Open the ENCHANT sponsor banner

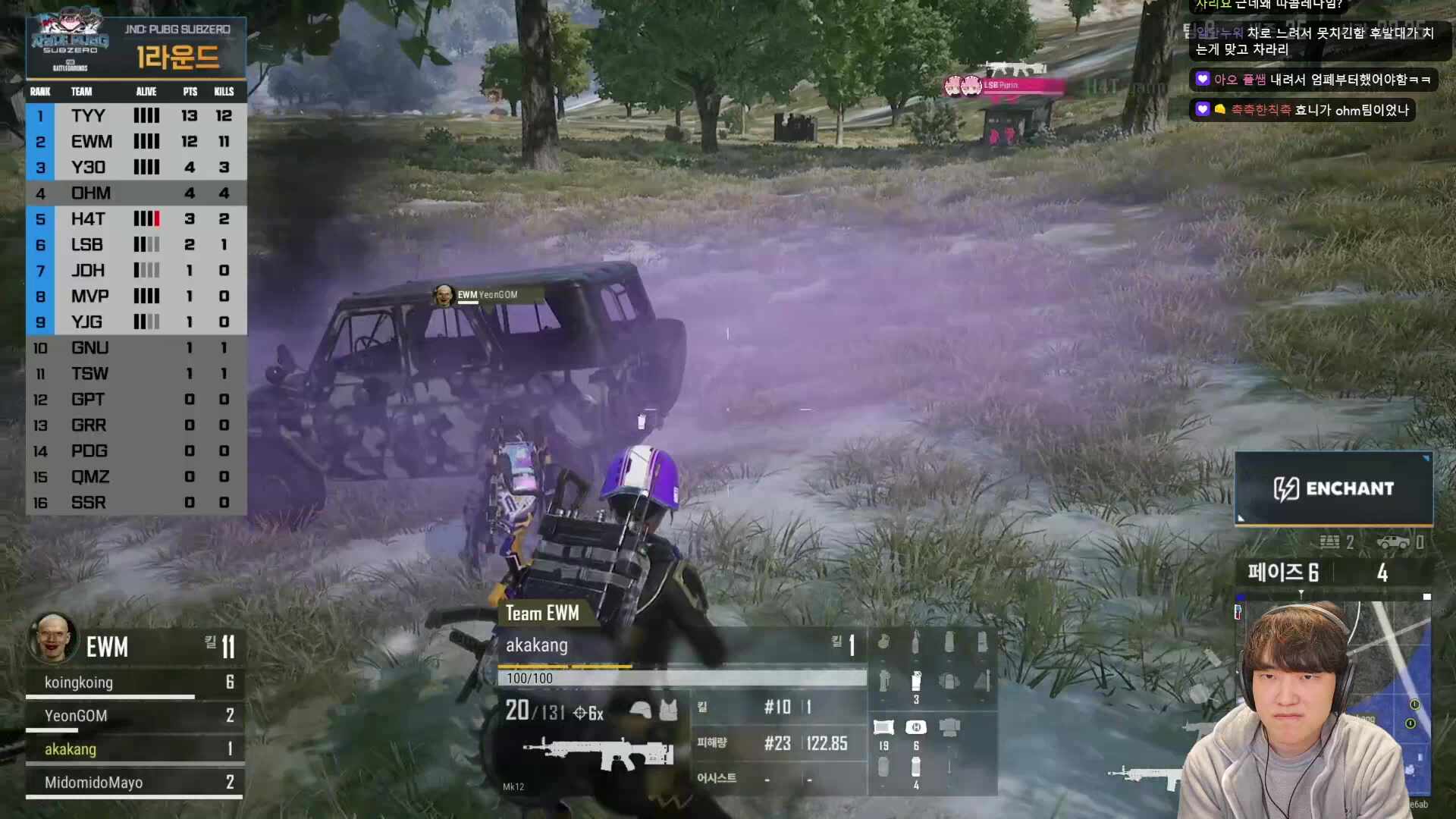coord(1333,488)
